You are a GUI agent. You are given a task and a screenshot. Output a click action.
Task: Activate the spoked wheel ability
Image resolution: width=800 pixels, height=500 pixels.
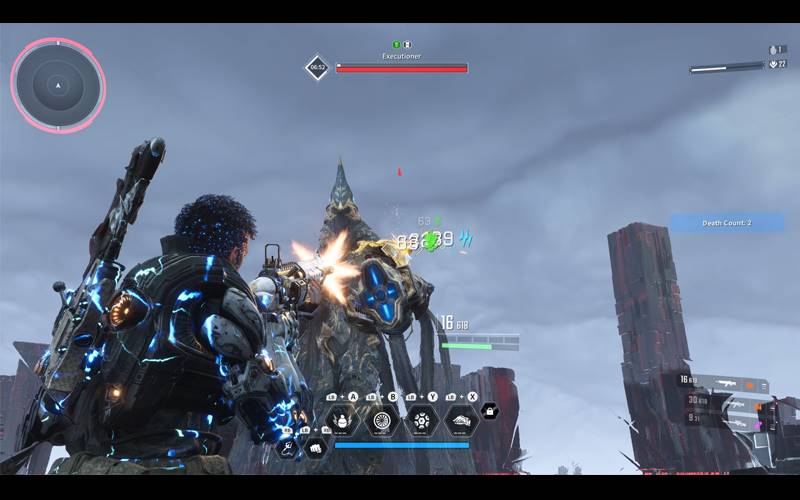pos(381,421)
